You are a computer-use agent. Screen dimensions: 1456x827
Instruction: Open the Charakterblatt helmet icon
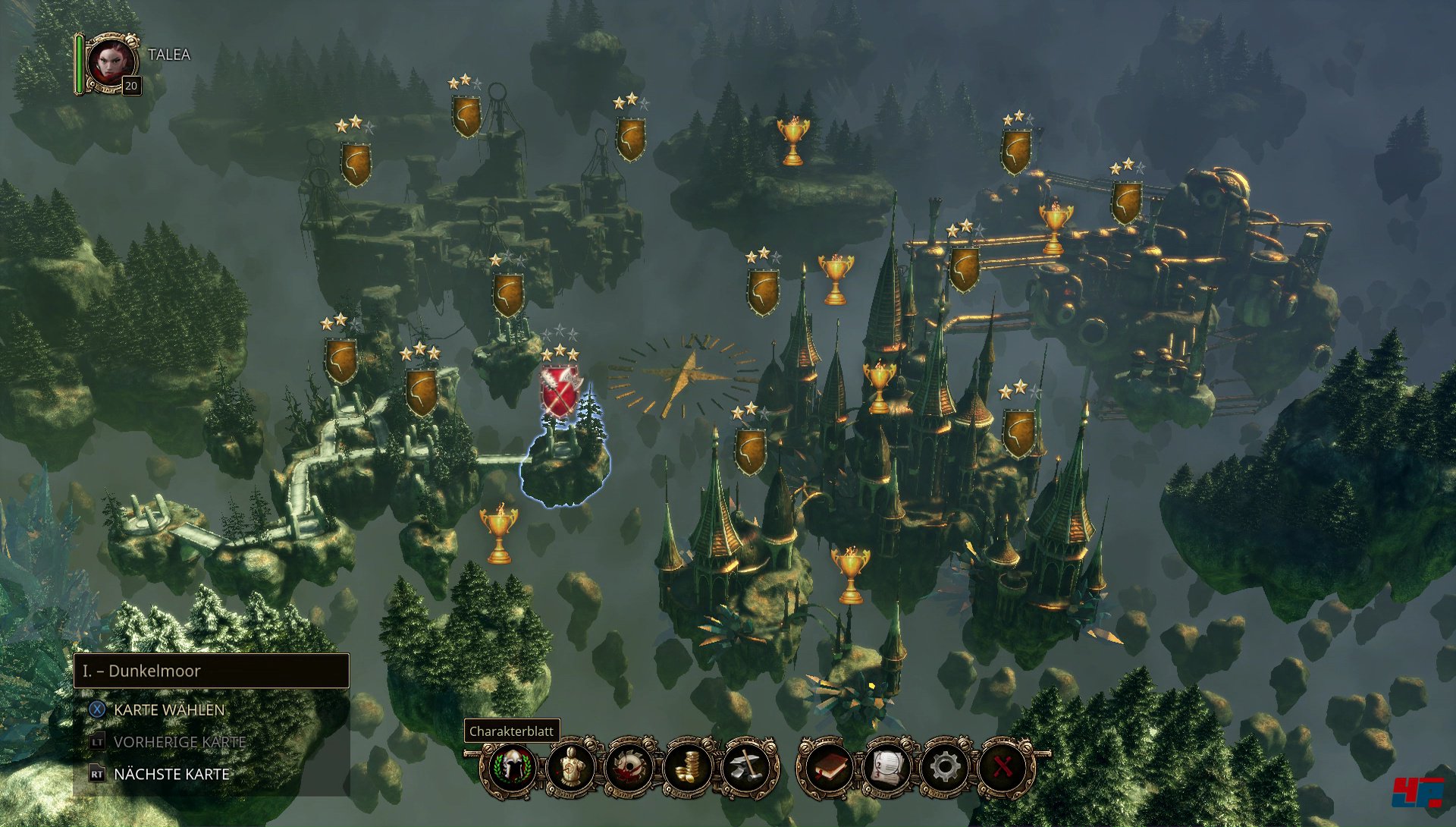pyautogui.click(x=511, y=767)
